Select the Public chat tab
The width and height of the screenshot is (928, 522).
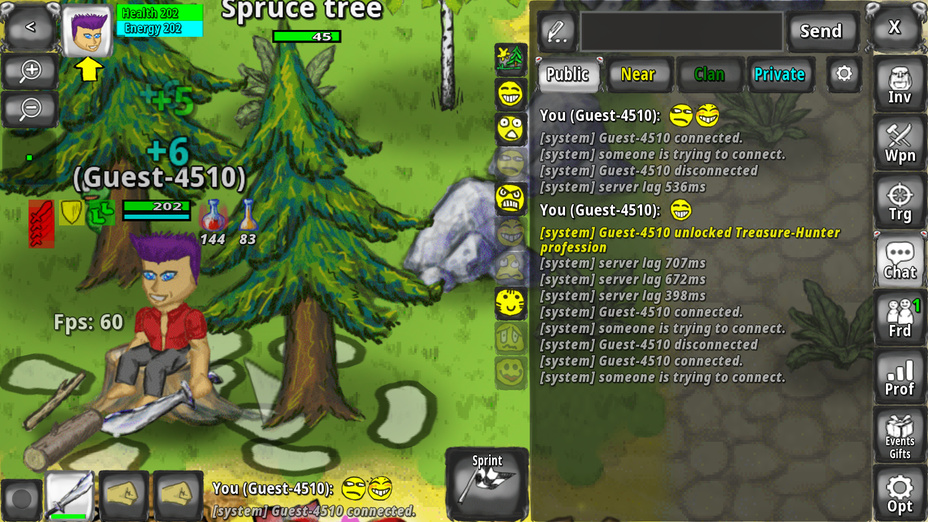[568, 74]
